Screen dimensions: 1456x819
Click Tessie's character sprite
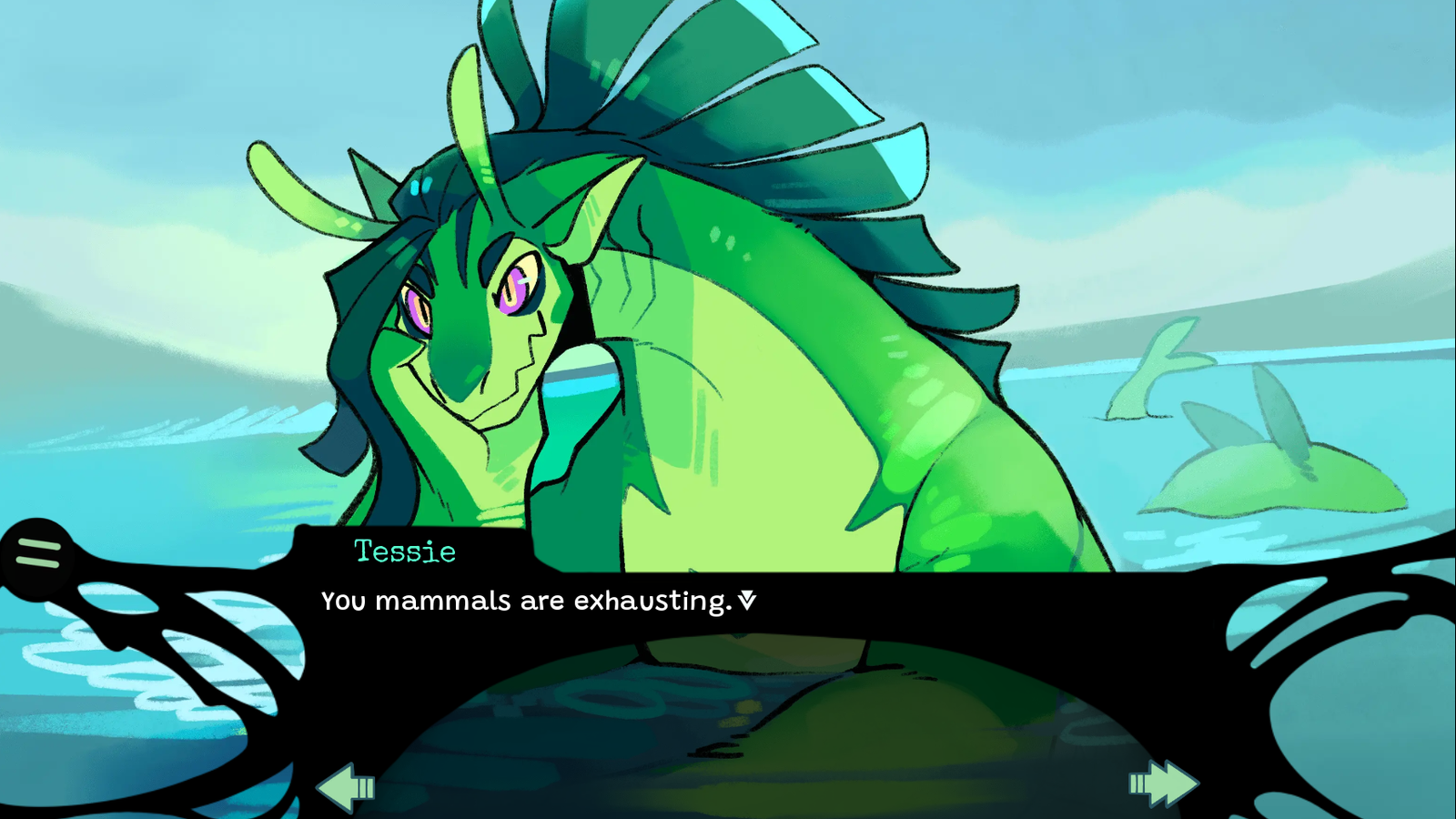tap(637, 318)
